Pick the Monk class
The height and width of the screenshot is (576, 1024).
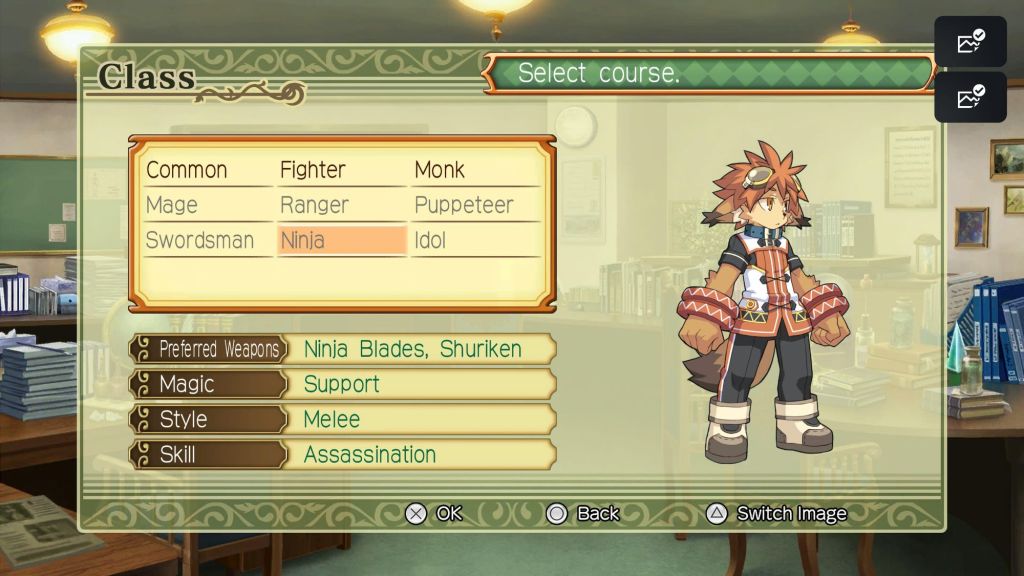click(440, 170)
